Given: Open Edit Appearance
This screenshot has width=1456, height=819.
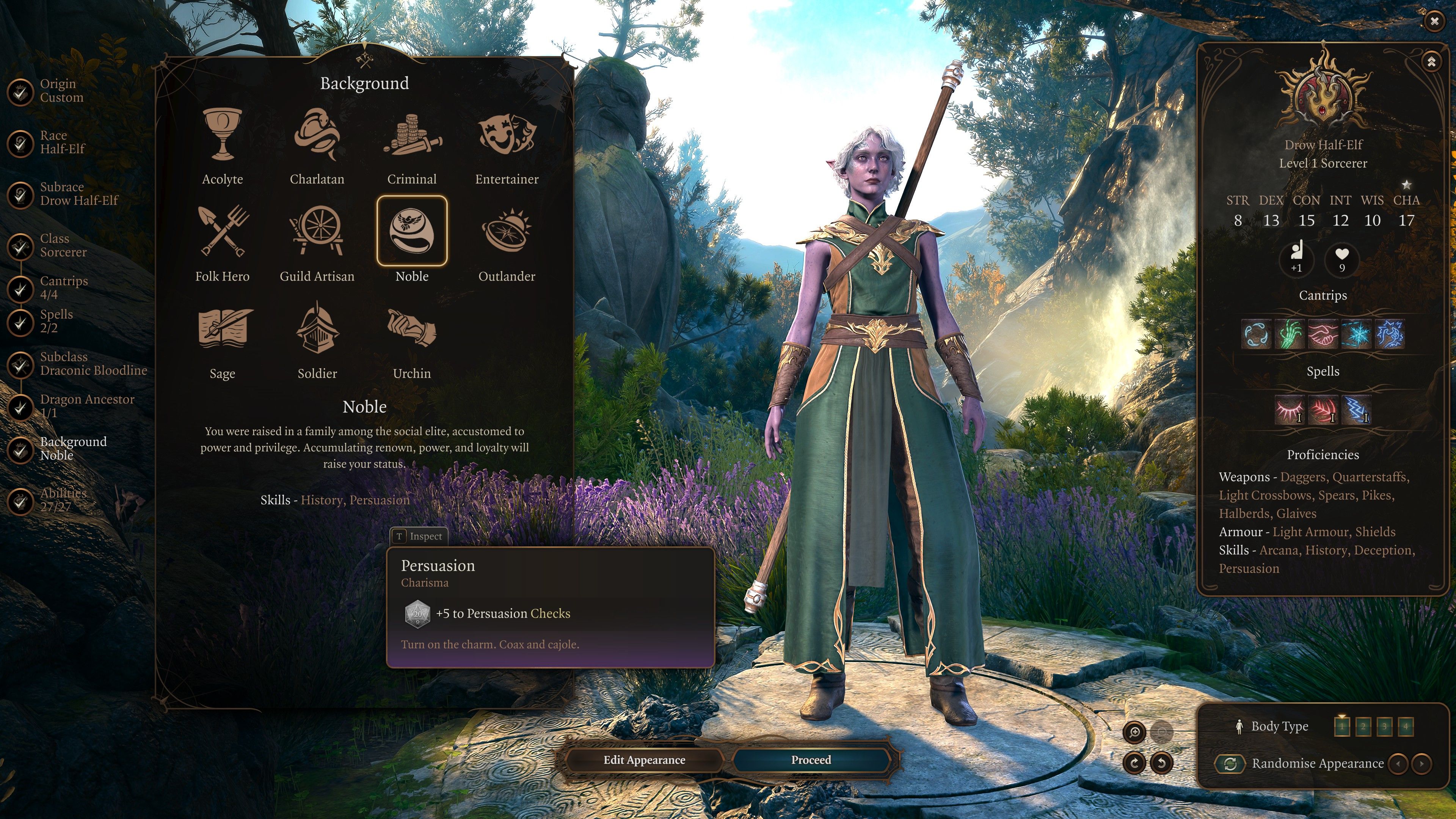Looking at the screenshot, I should [x=644, y=759].
